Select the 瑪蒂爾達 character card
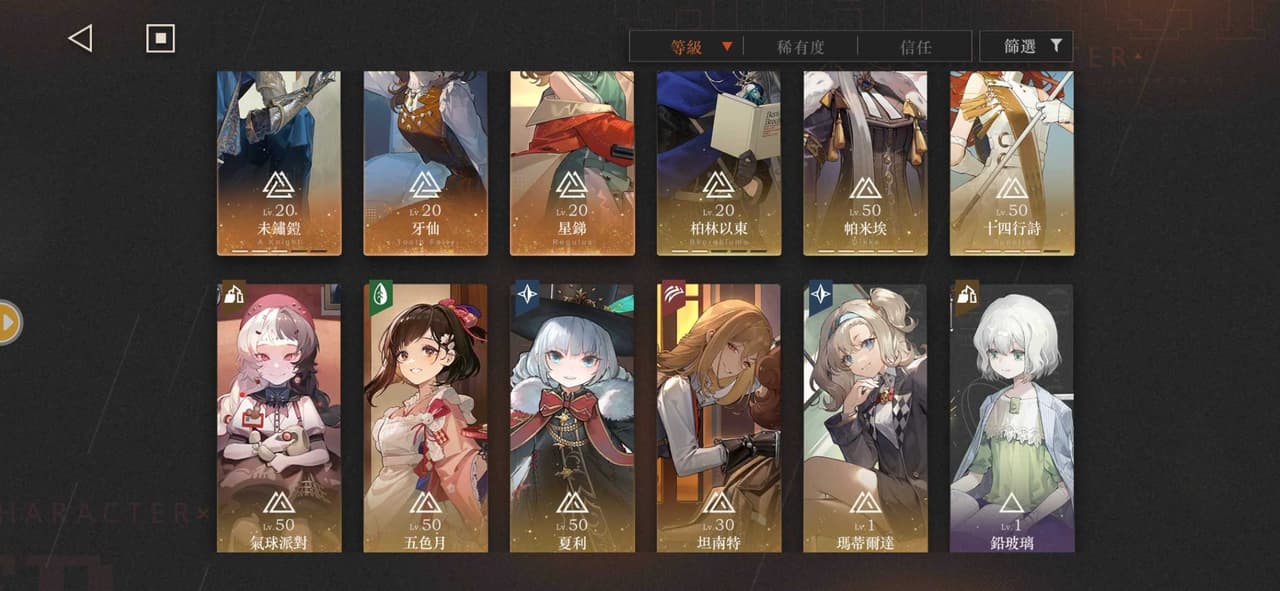The image size is (1280, 591). (865, 418)
